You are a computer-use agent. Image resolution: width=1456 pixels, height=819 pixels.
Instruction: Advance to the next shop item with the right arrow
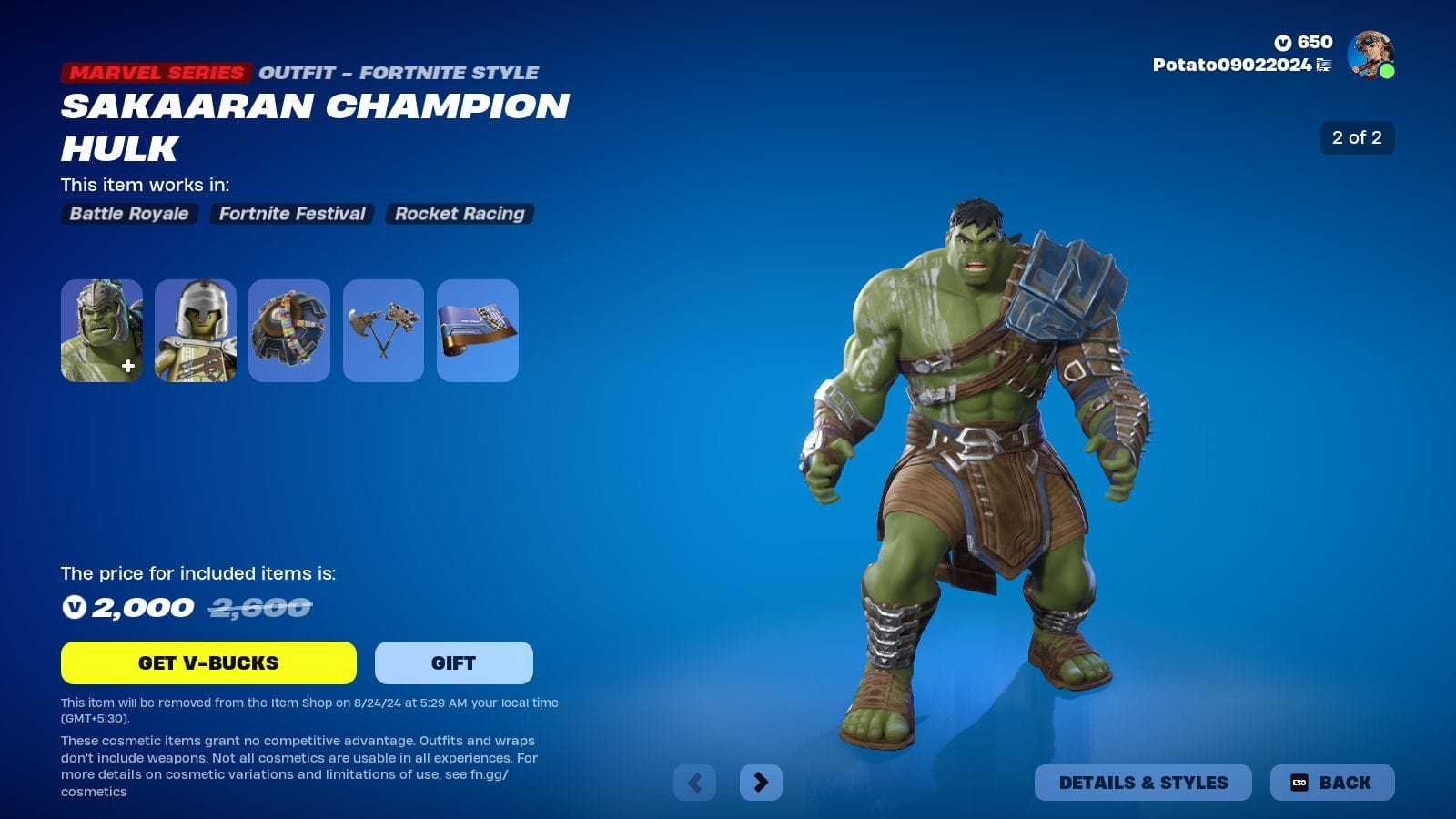pos(762,782)
